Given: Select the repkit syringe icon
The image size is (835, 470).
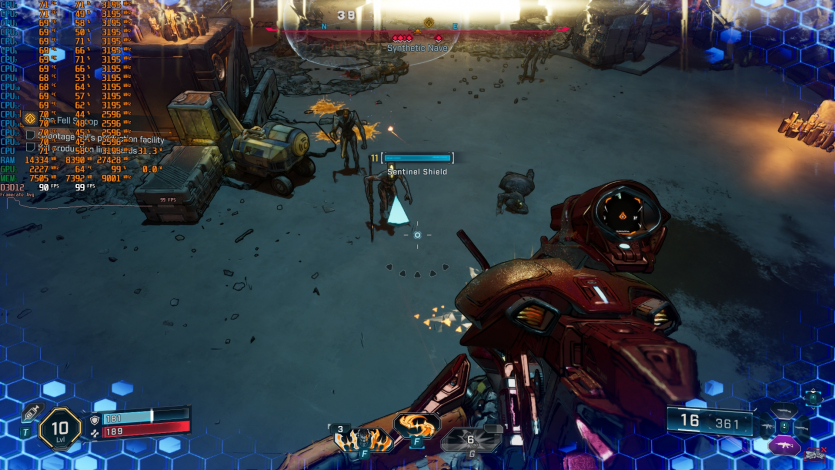Looking at the screenshot, I should click(29, 415).
